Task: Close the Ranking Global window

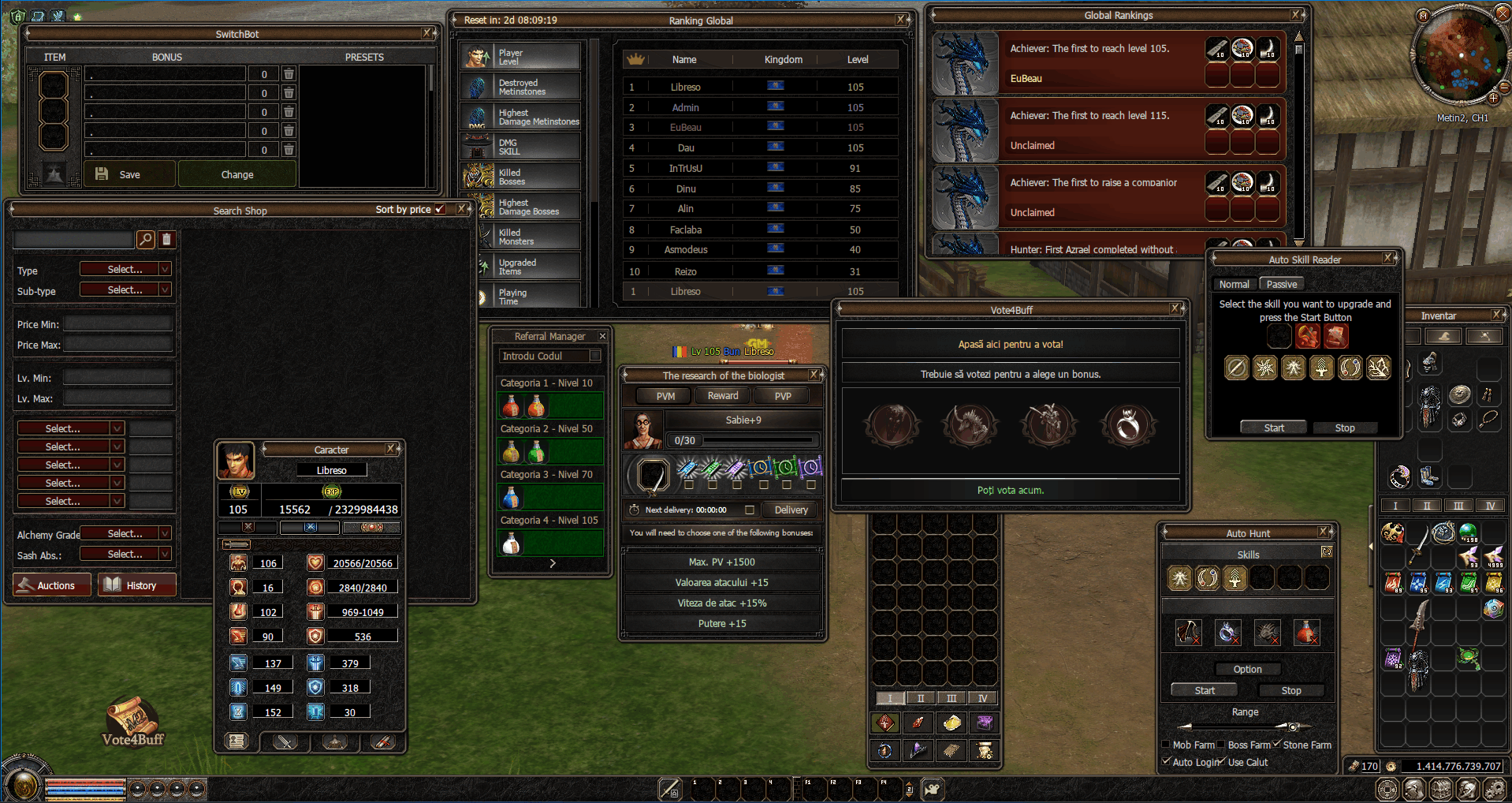Action: [900, 20]
